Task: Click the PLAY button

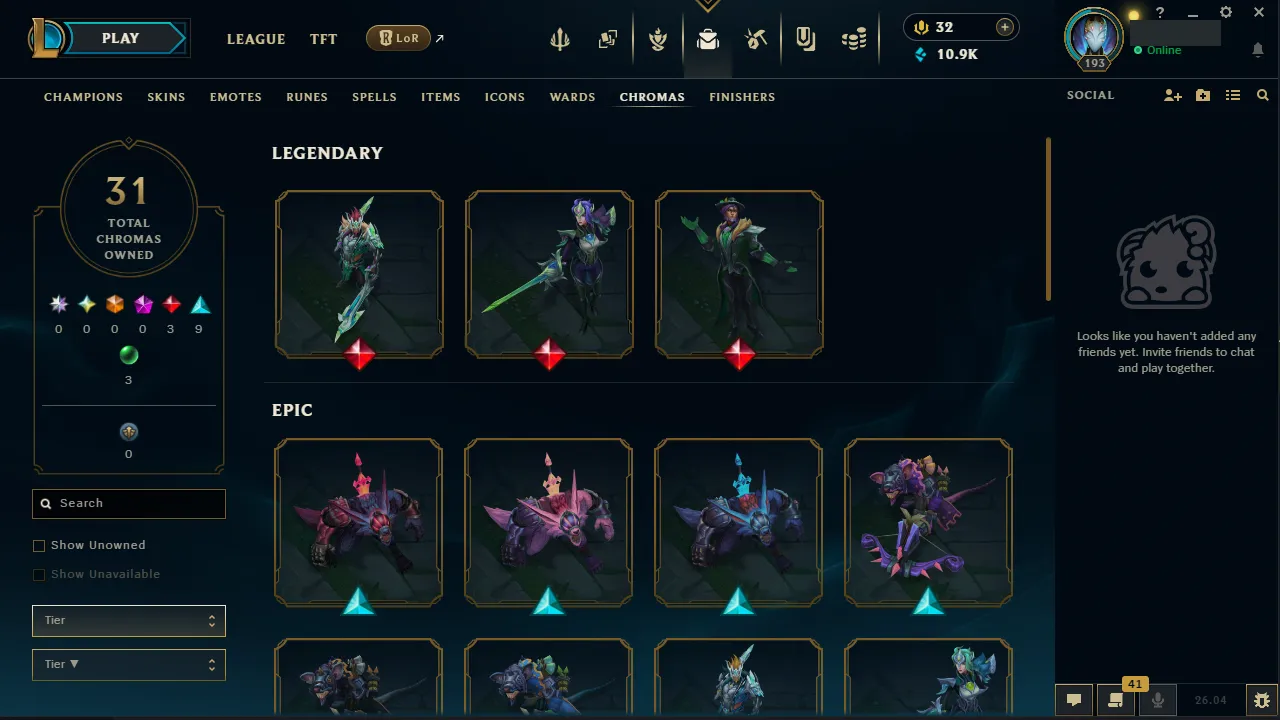Action: (x=119, y=37)
